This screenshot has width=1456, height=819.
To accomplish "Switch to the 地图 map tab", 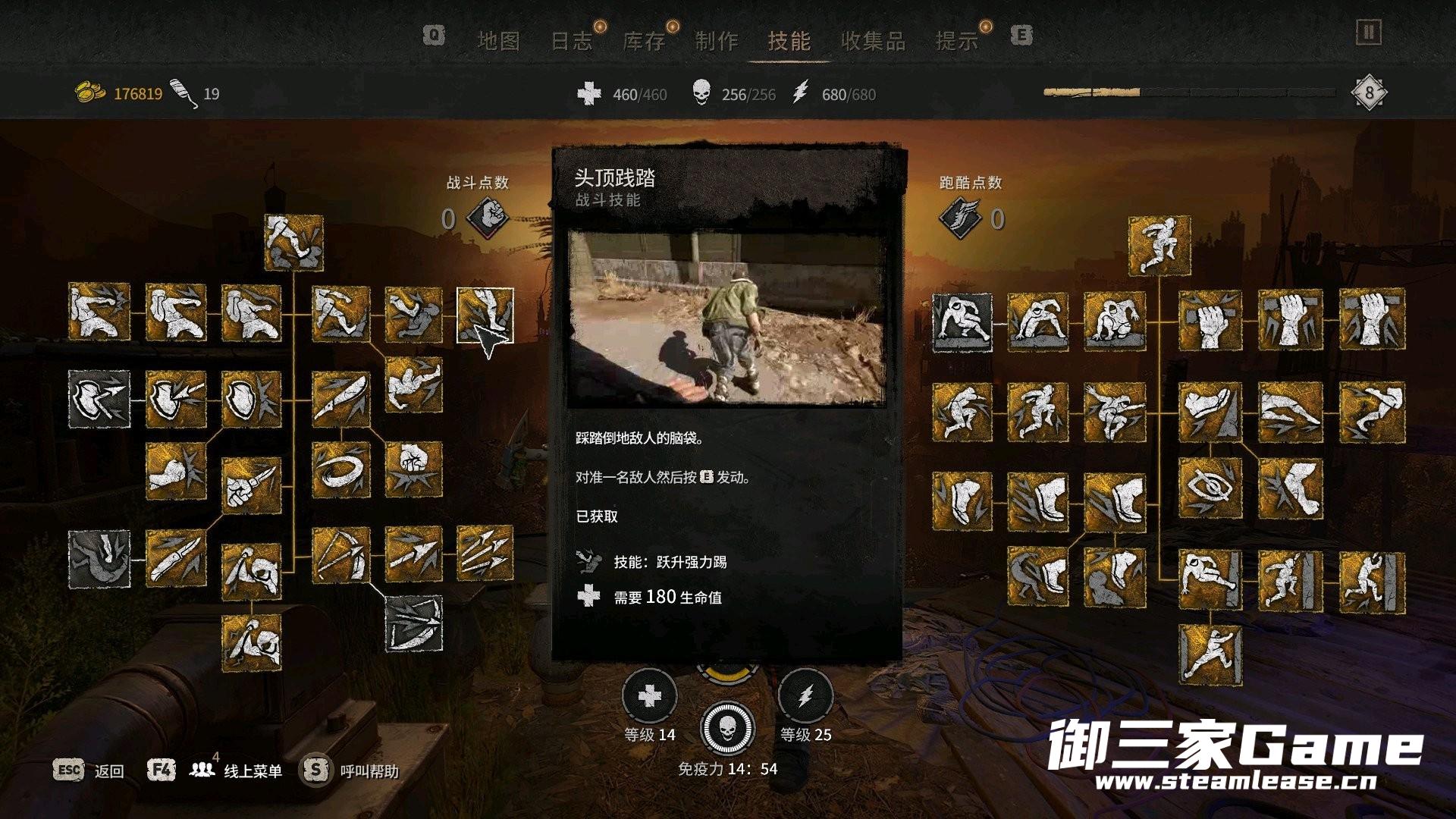I will tap(498, 41).
